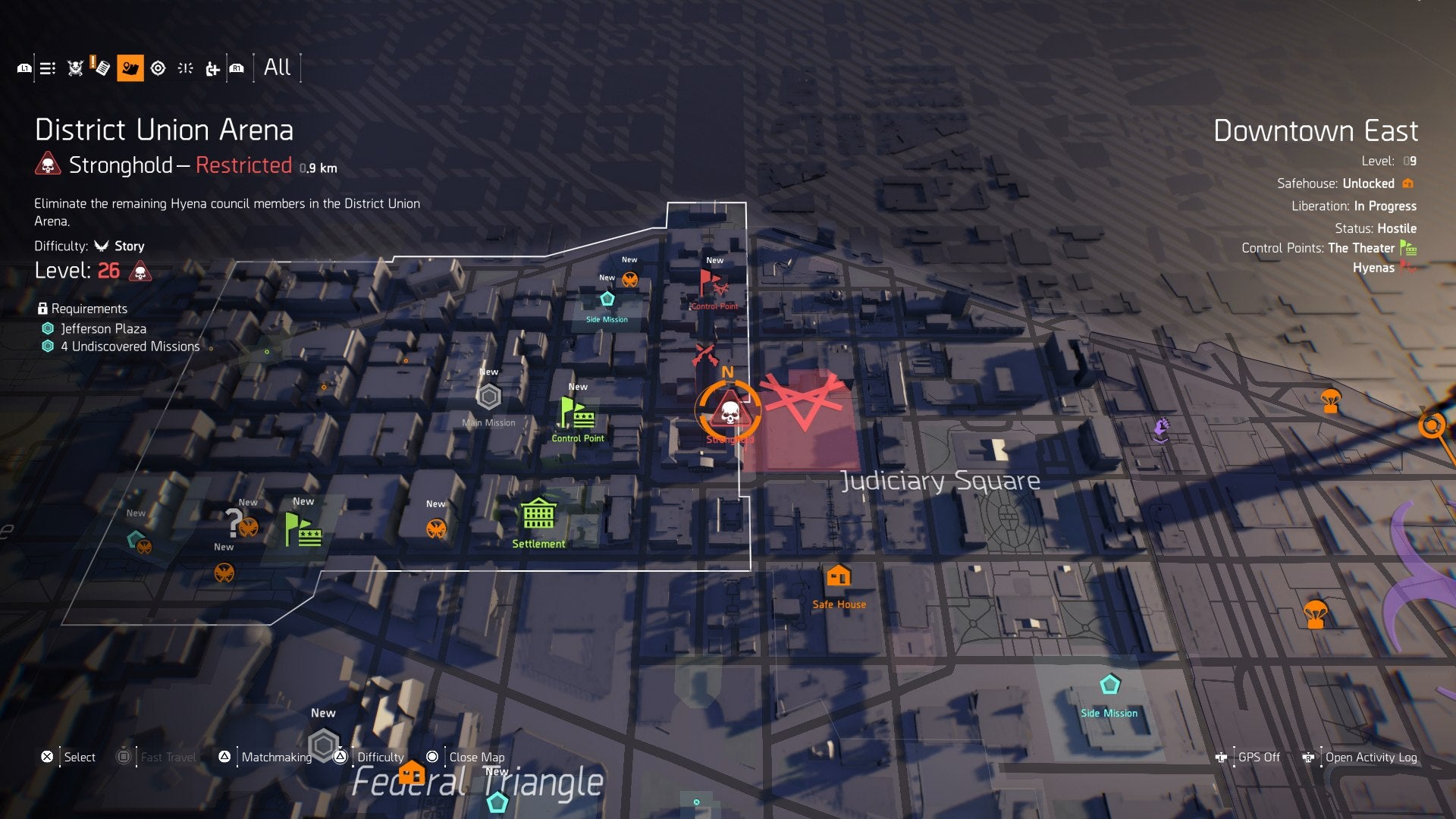Viewport: 1456px width, 819px height.
Task: Change the mission Difficulty setting
Action: (381, 757)
